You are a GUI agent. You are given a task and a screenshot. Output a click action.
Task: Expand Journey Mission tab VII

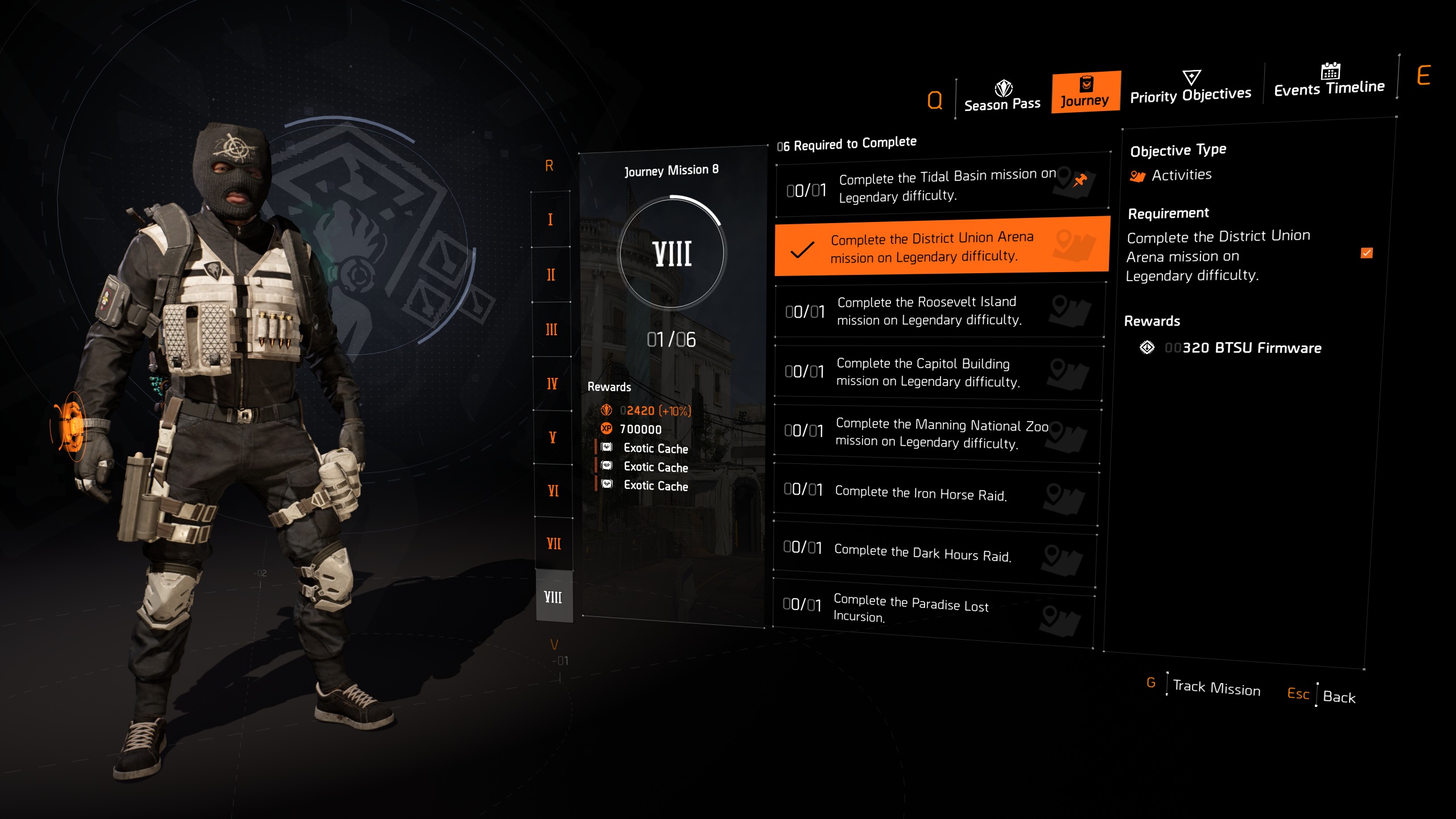coord(553,544)
